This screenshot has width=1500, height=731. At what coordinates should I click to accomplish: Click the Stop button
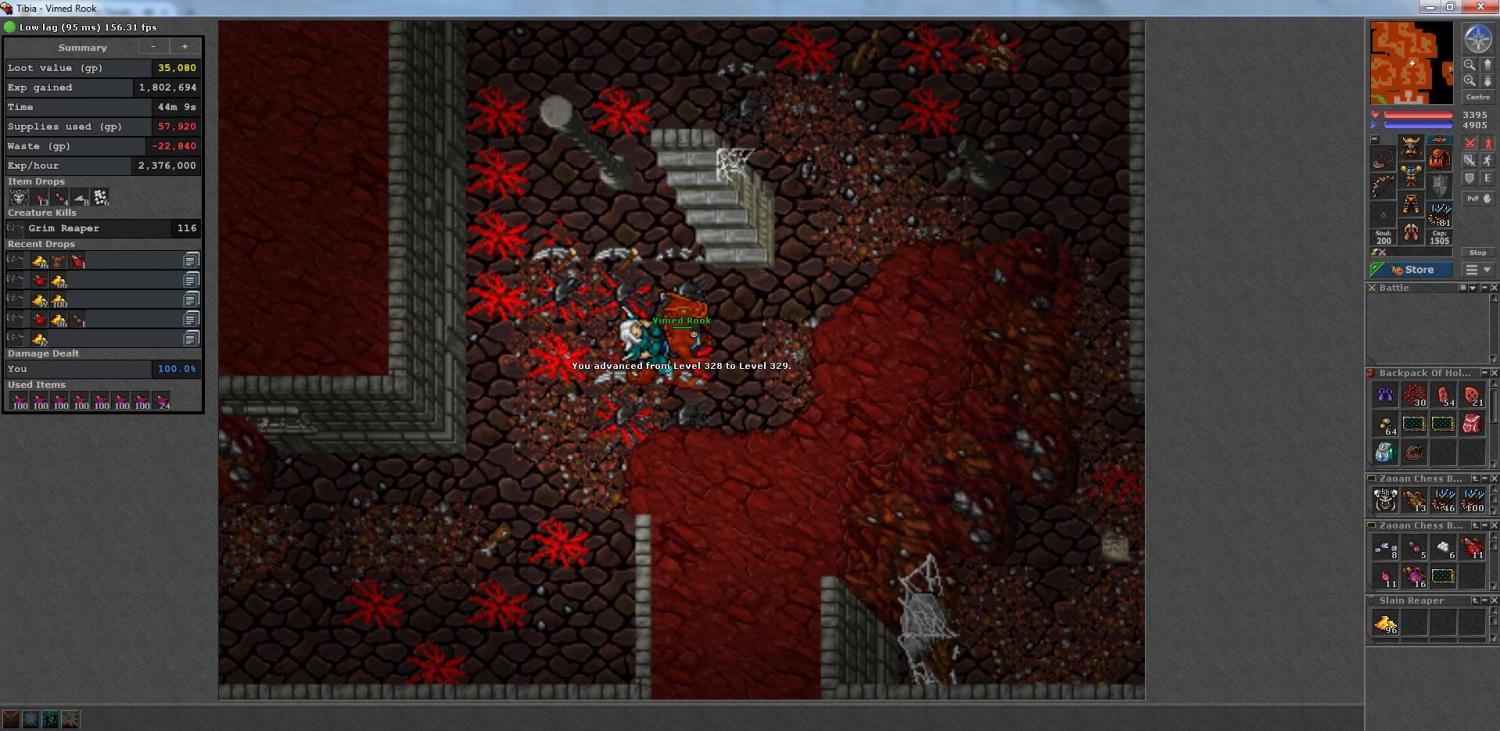pos(1477,253)
